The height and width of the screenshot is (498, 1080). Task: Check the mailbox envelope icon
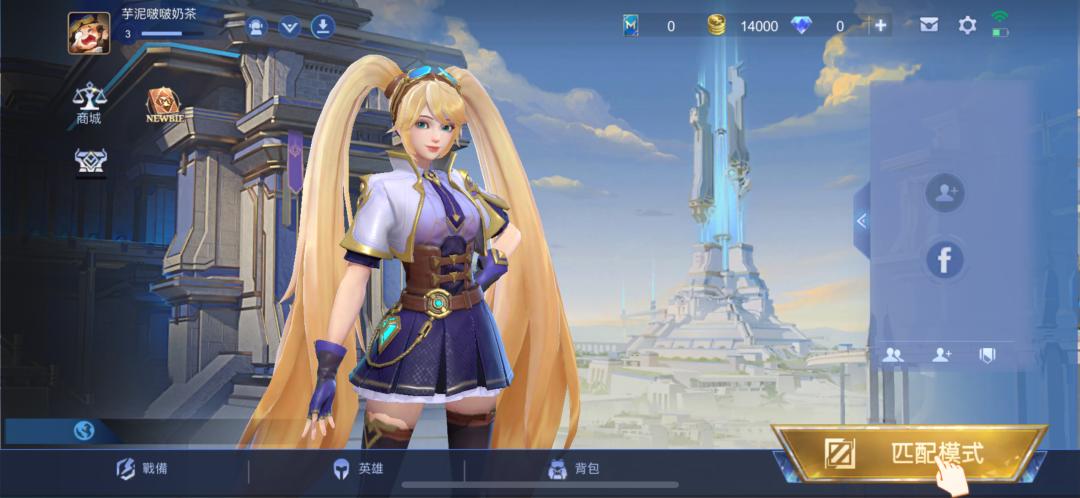[930, 26]
